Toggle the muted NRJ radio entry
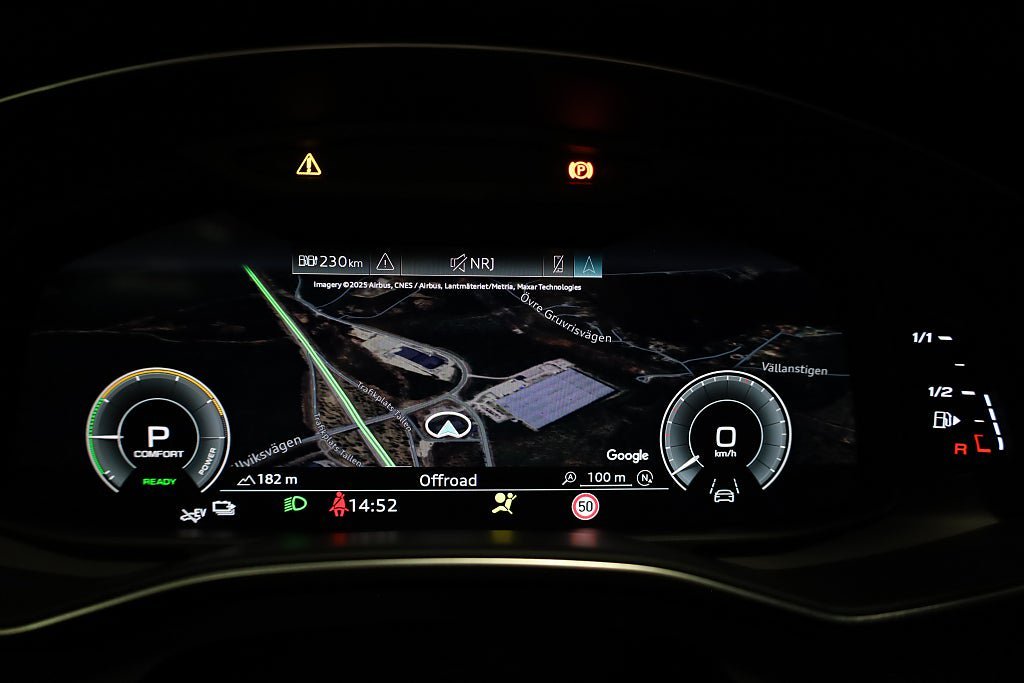Screen dimensions: 1024x683 point(472,264)
